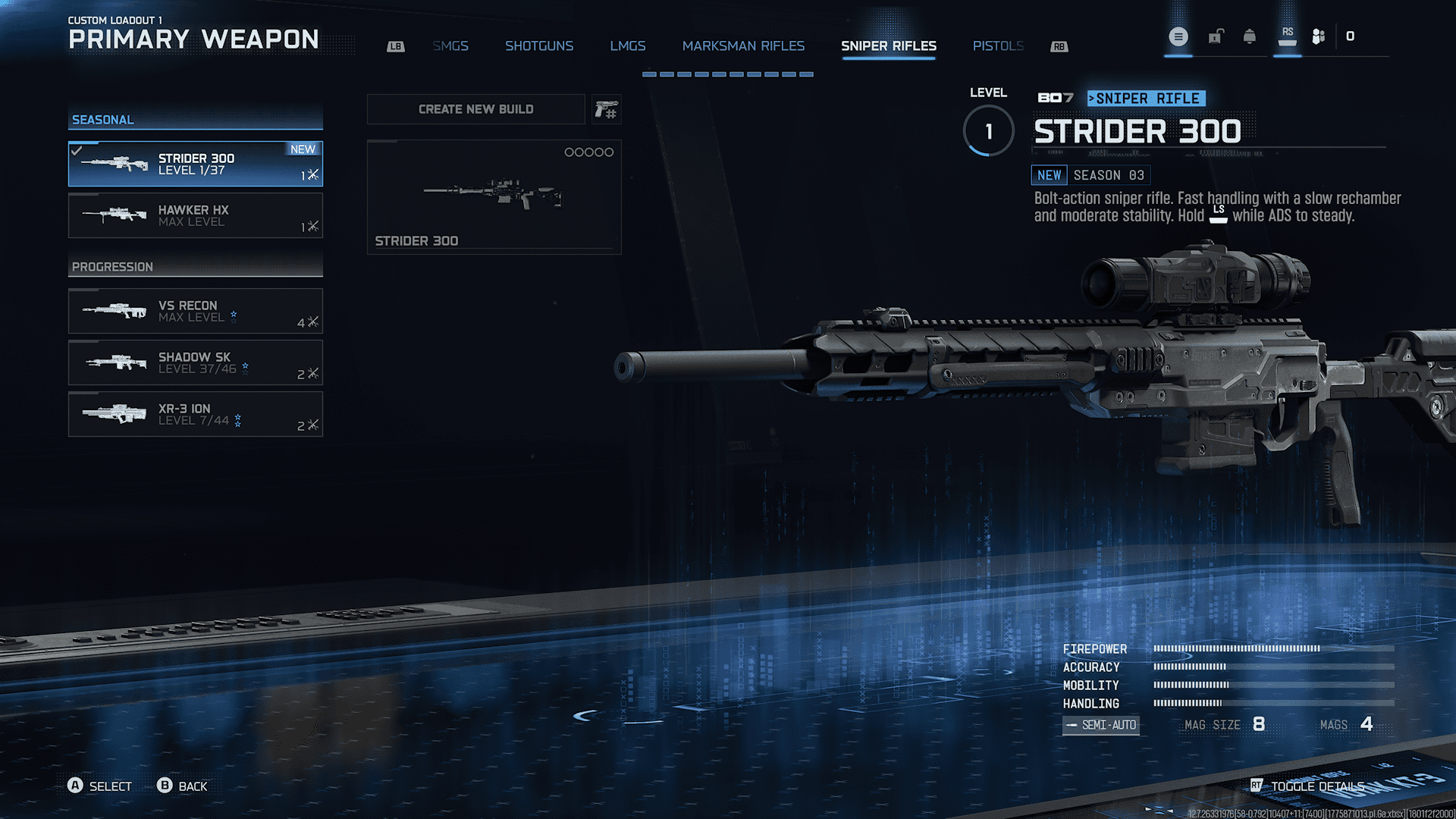
Task: Click the Semi-Auto fire mode label
Action: 1100,725
